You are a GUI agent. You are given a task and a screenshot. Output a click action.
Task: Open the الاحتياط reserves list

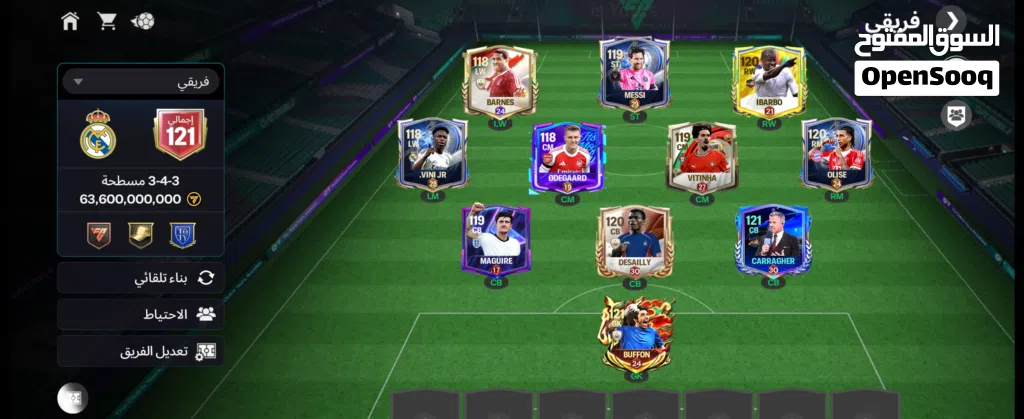point(140,314)
